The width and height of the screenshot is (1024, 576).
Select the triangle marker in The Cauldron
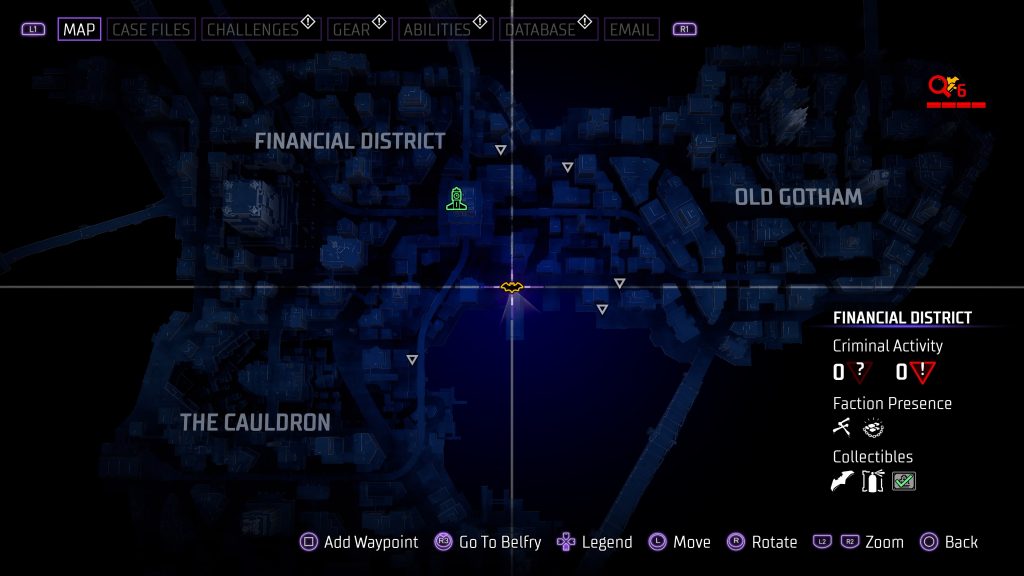412,359
